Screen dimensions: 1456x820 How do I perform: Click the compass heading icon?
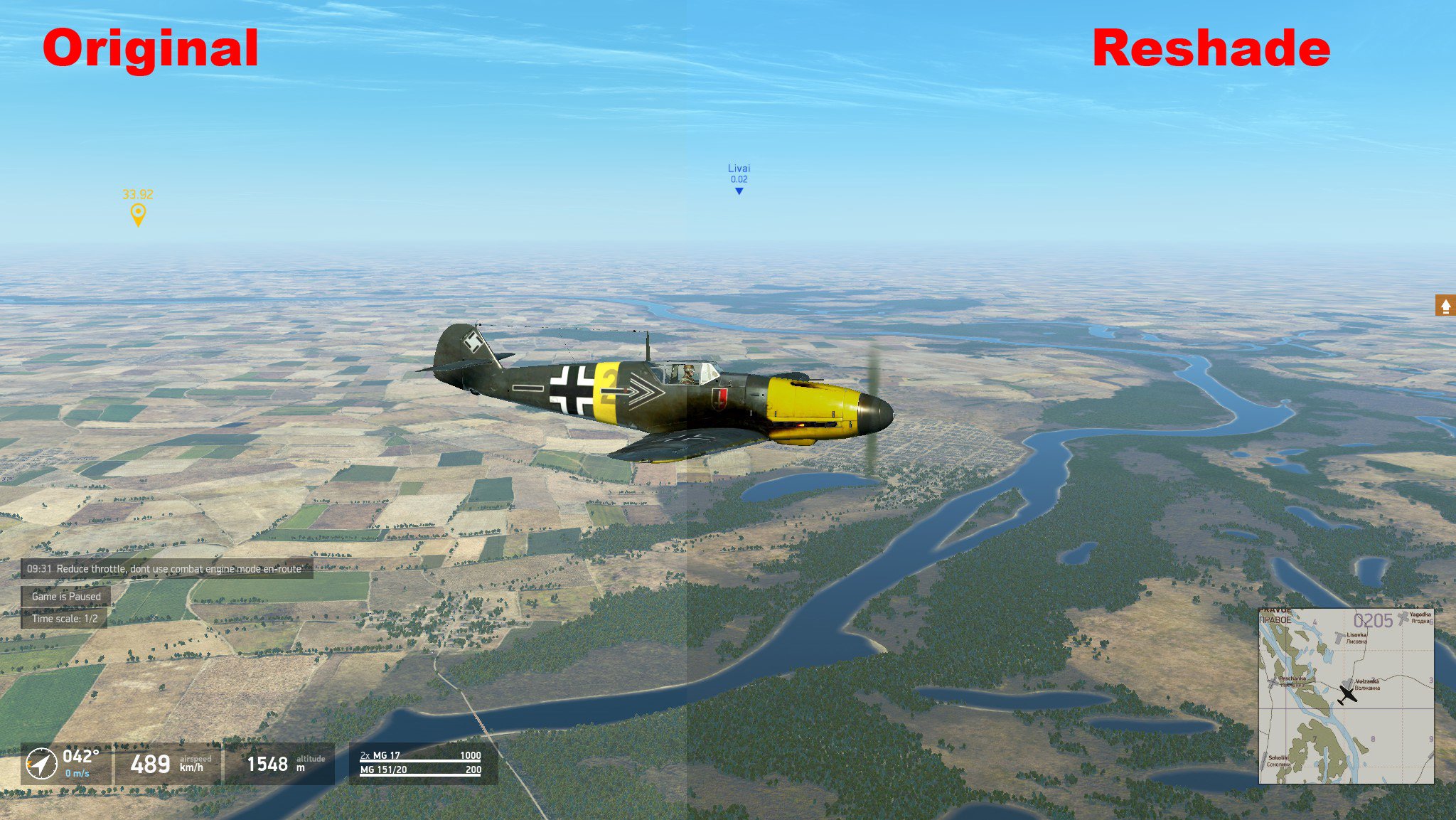point(41,765)
